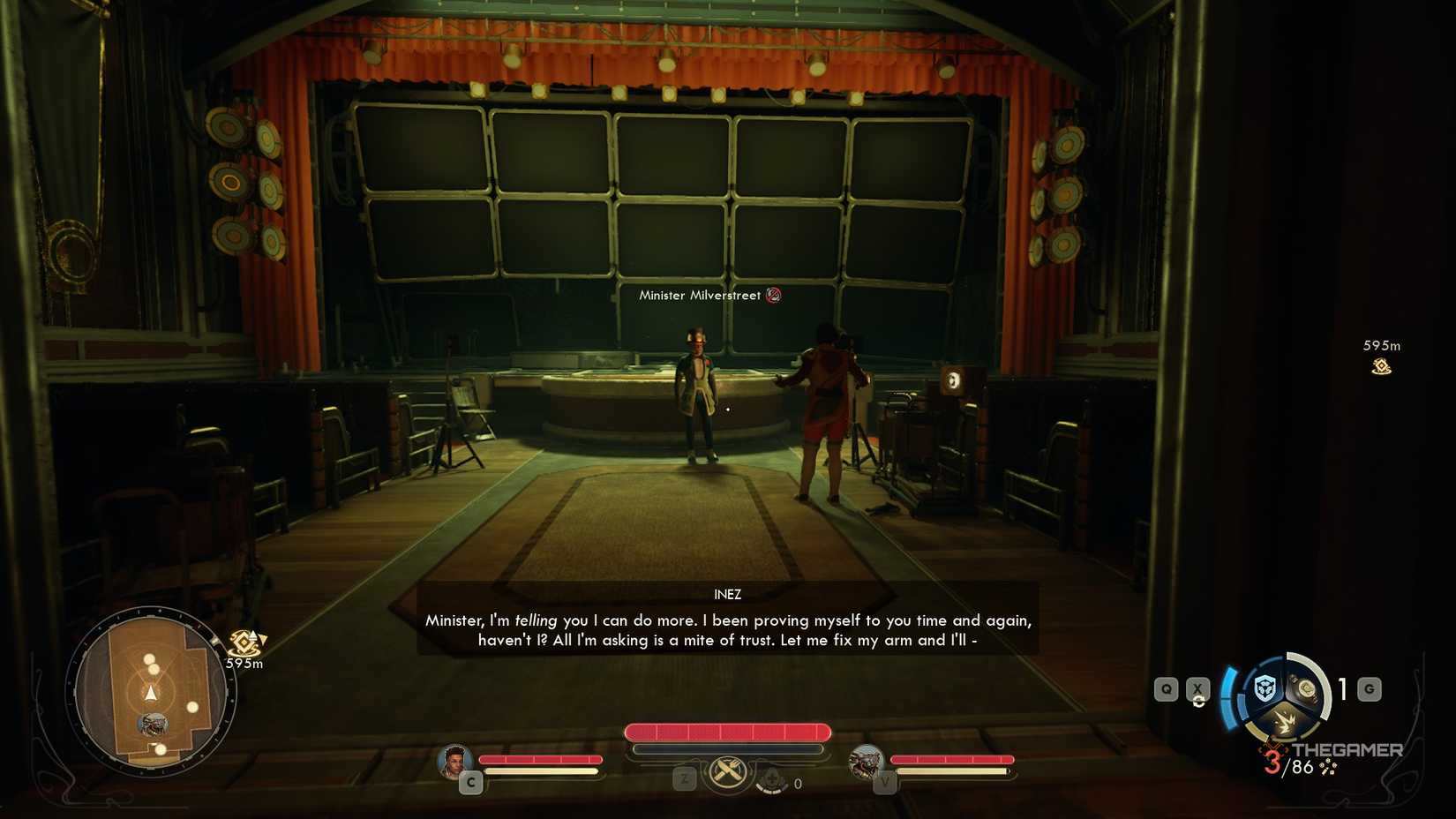Select the grenade slot on the ability wheel

click(1305, 688)
